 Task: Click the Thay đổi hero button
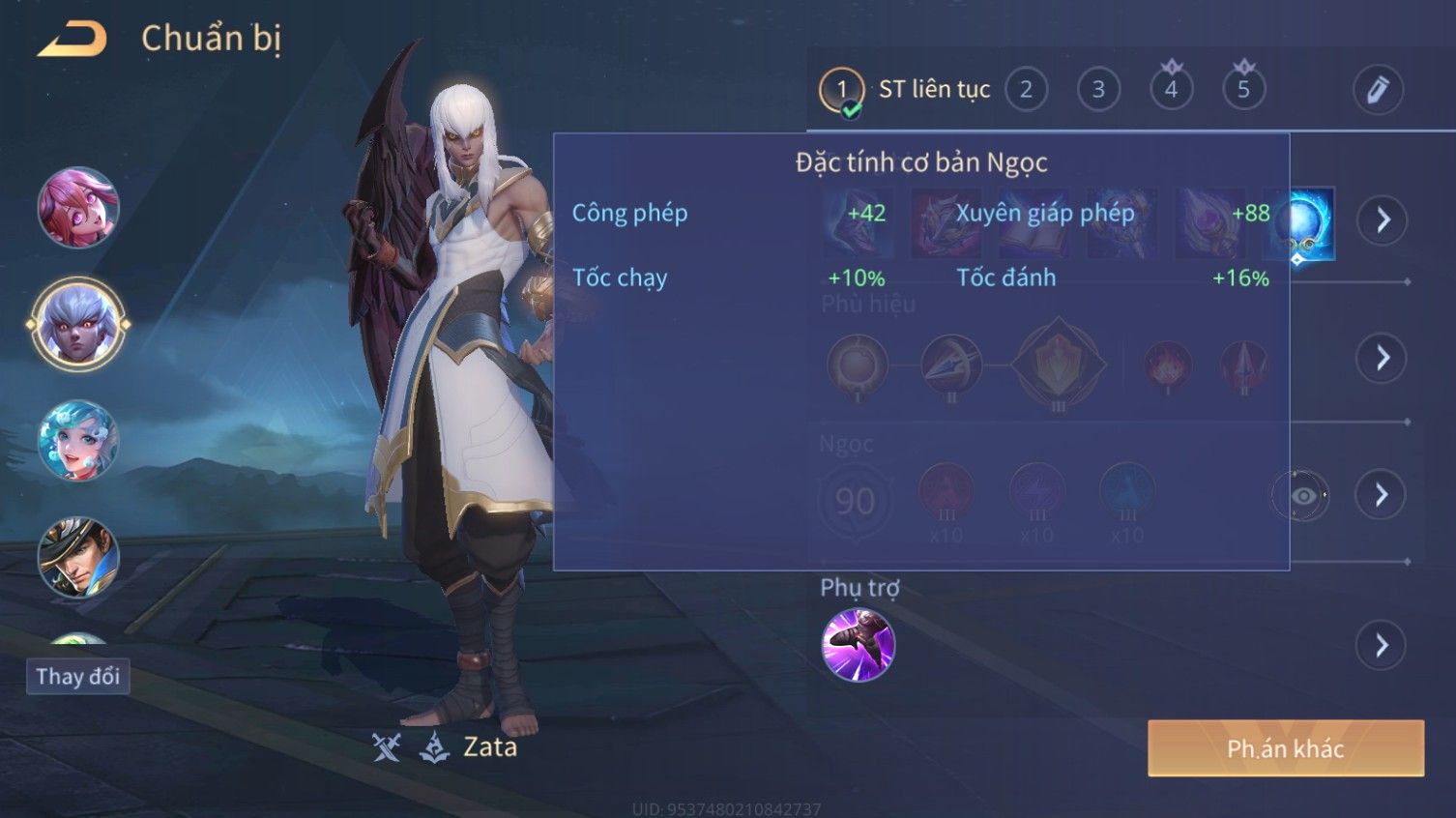tap(77, 676)
